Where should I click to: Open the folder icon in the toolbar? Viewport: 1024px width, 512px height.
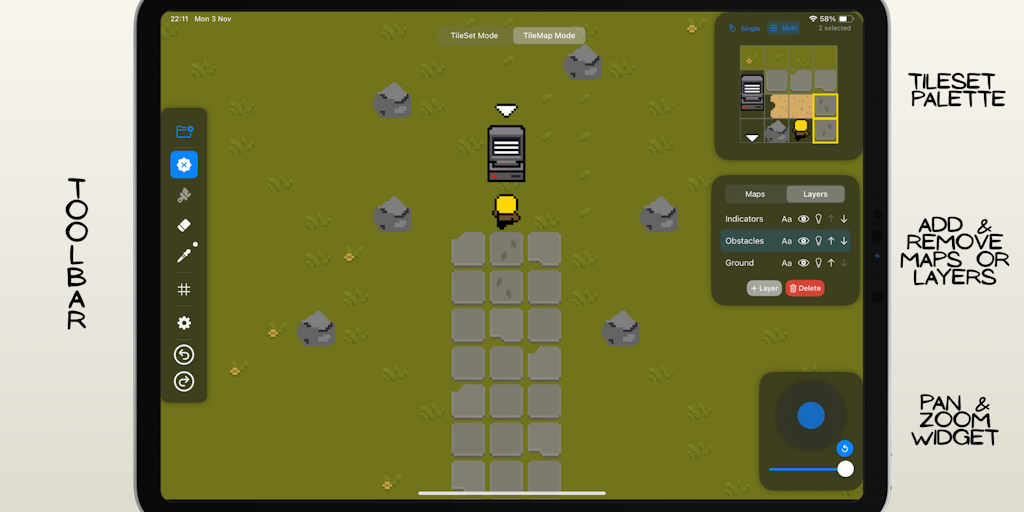click(x=184, y=131)
